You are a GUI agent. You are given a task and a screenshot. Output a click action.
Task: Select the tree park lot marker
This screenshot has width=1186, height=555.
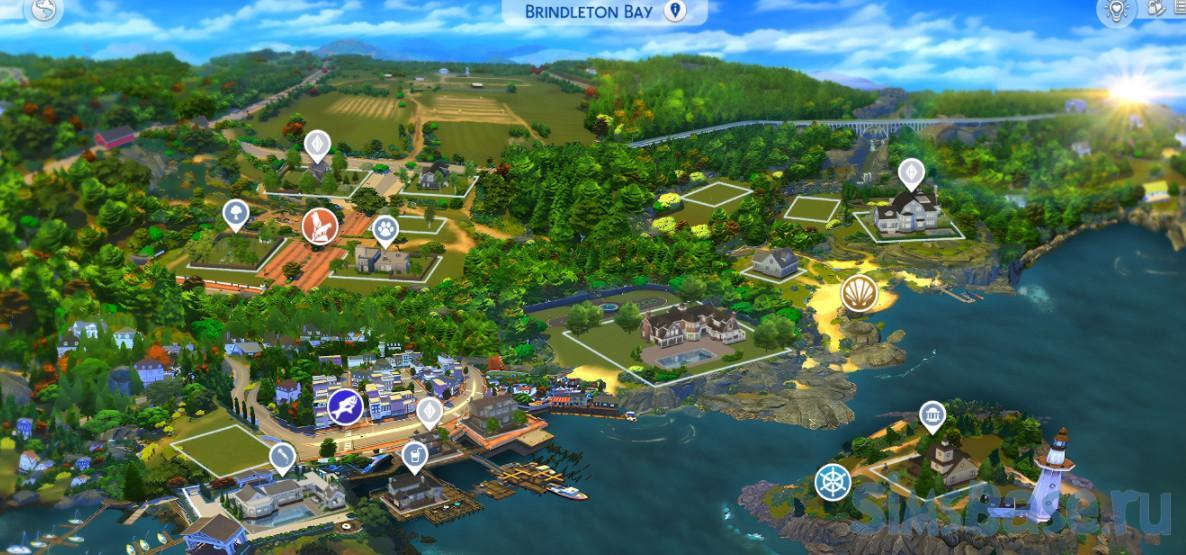tap(235, 213)
